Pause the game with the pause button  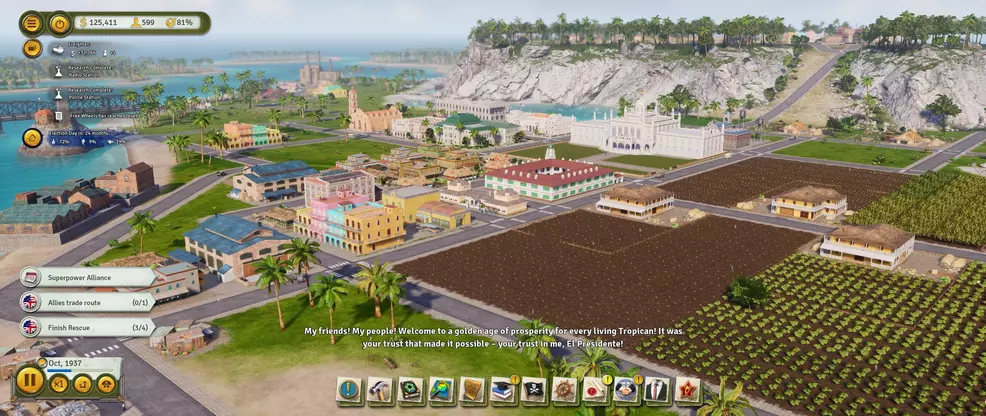(x=30, y=380)
